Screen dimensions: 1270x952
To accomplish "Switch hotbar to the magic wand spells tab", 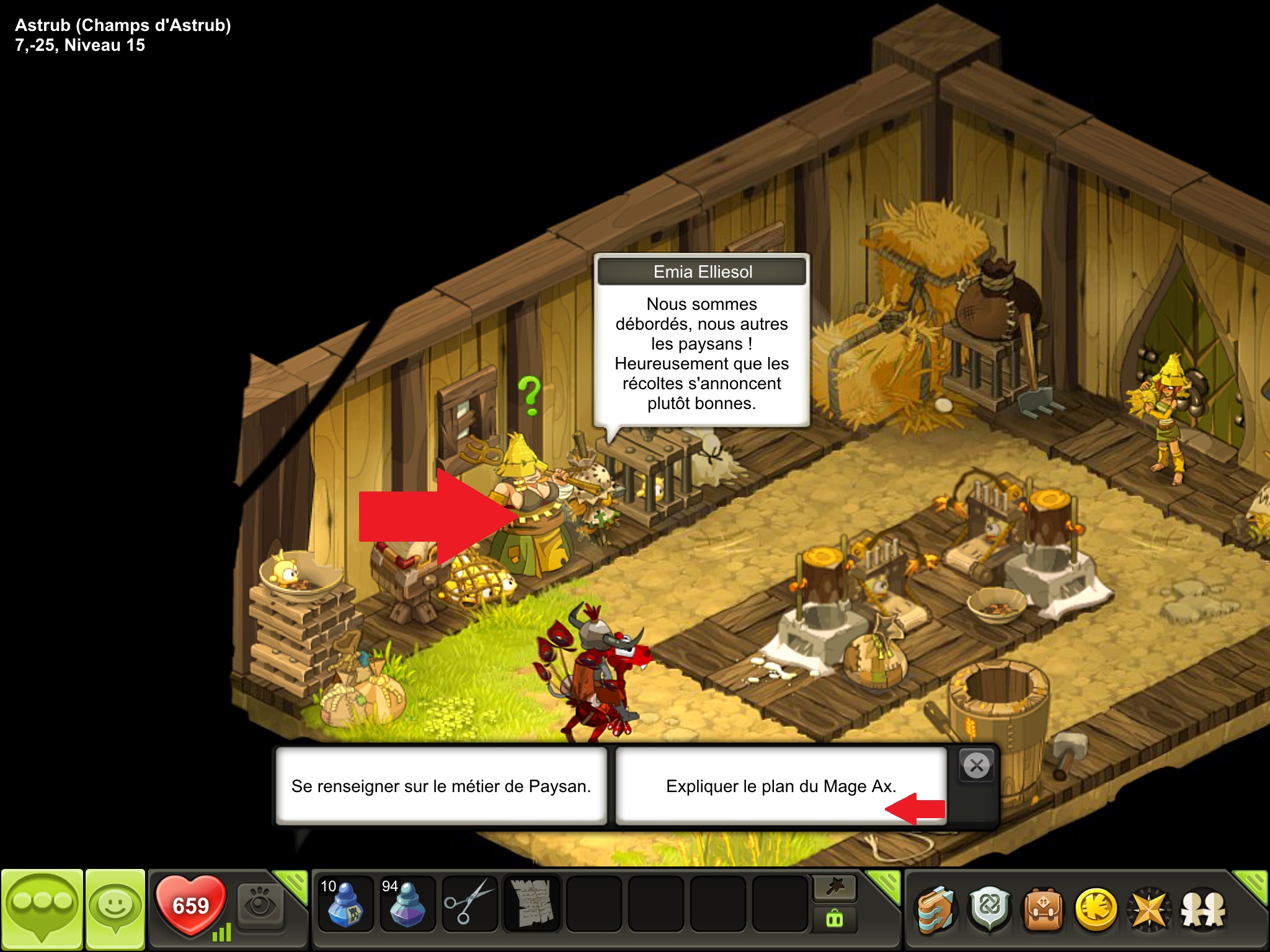I will pos(835,888).
